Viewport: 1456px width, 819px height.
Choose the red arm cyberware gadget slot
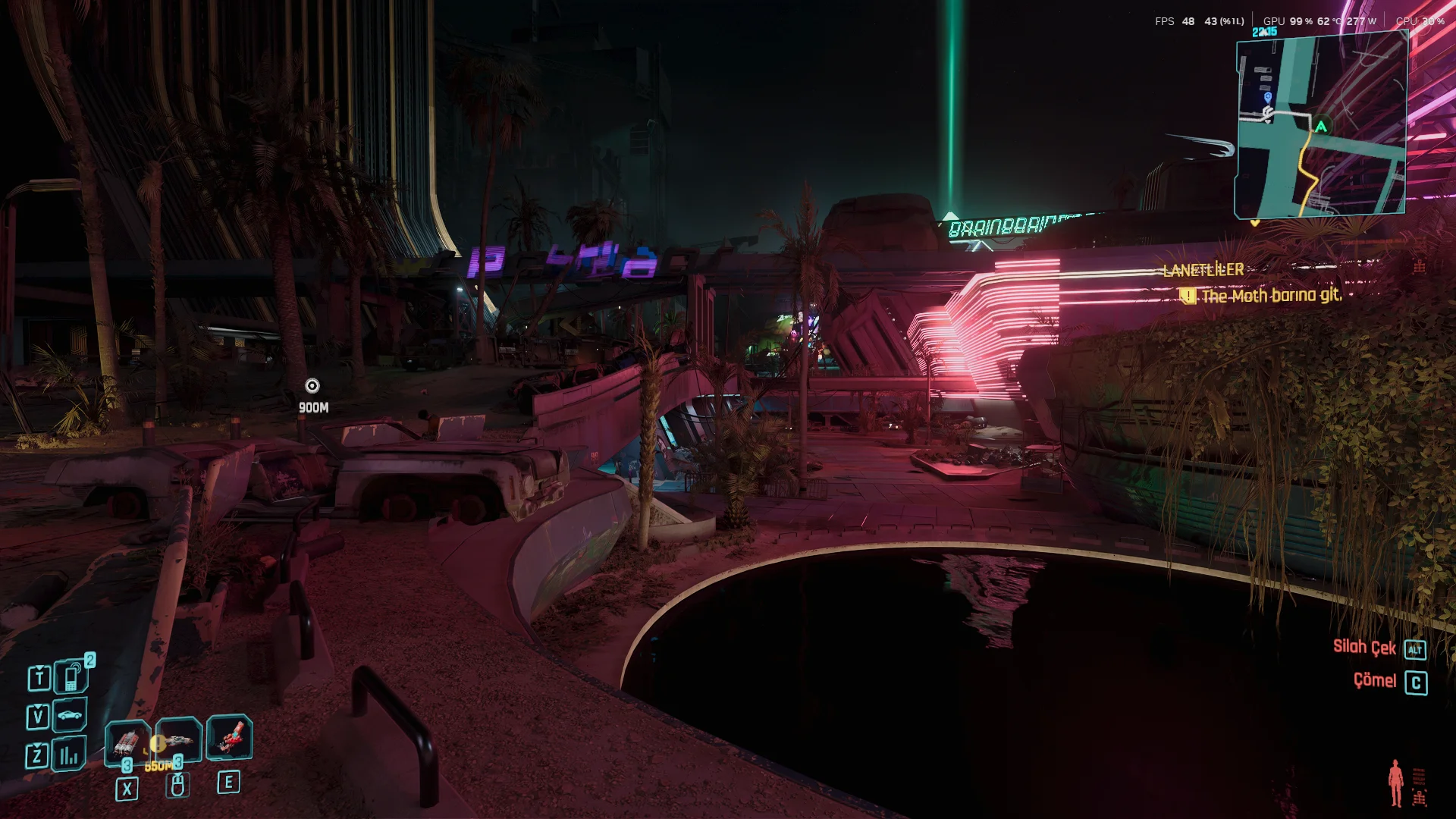tap(230, 737)
